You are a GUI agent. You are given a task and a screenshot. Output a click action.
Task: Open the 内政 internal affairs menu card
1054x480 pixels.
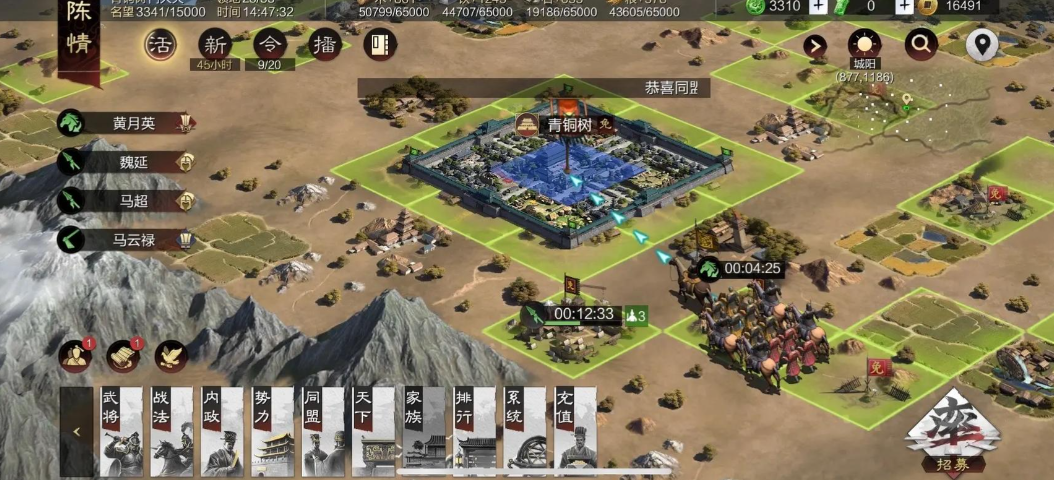pos(222,431)
